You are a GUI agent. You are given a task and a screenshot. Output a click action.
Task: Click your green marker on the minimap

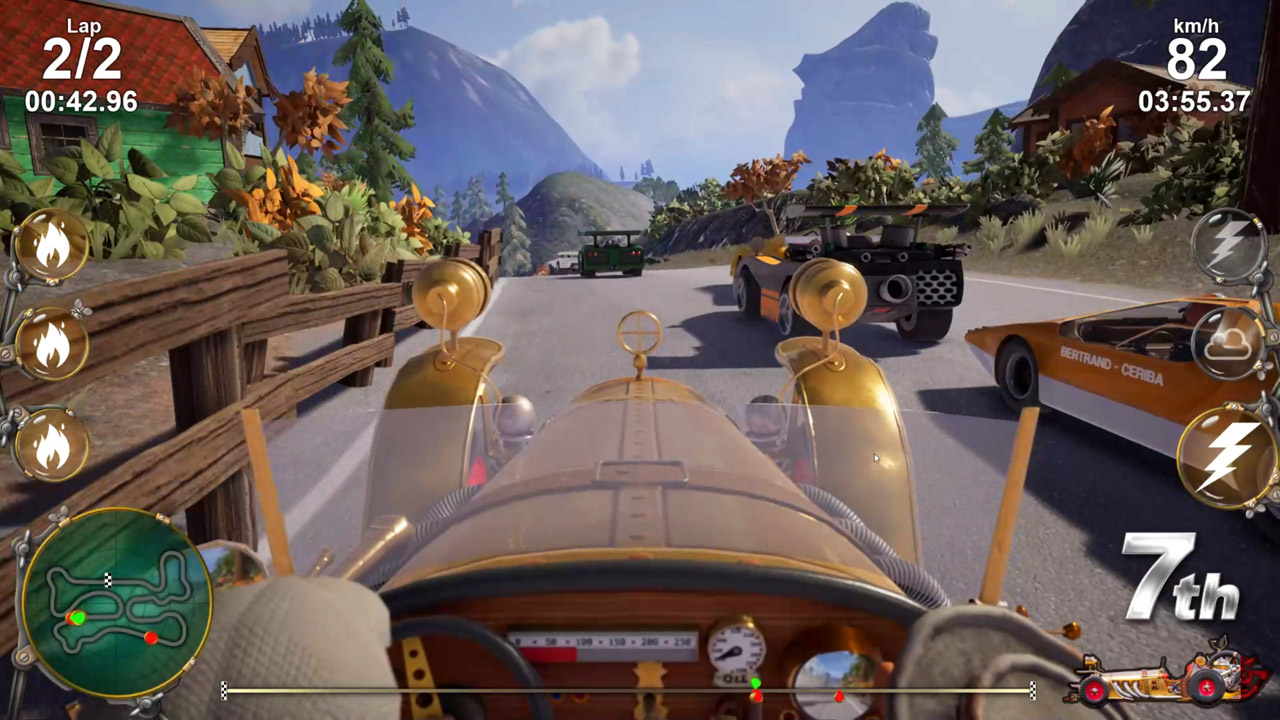point(78,617)
